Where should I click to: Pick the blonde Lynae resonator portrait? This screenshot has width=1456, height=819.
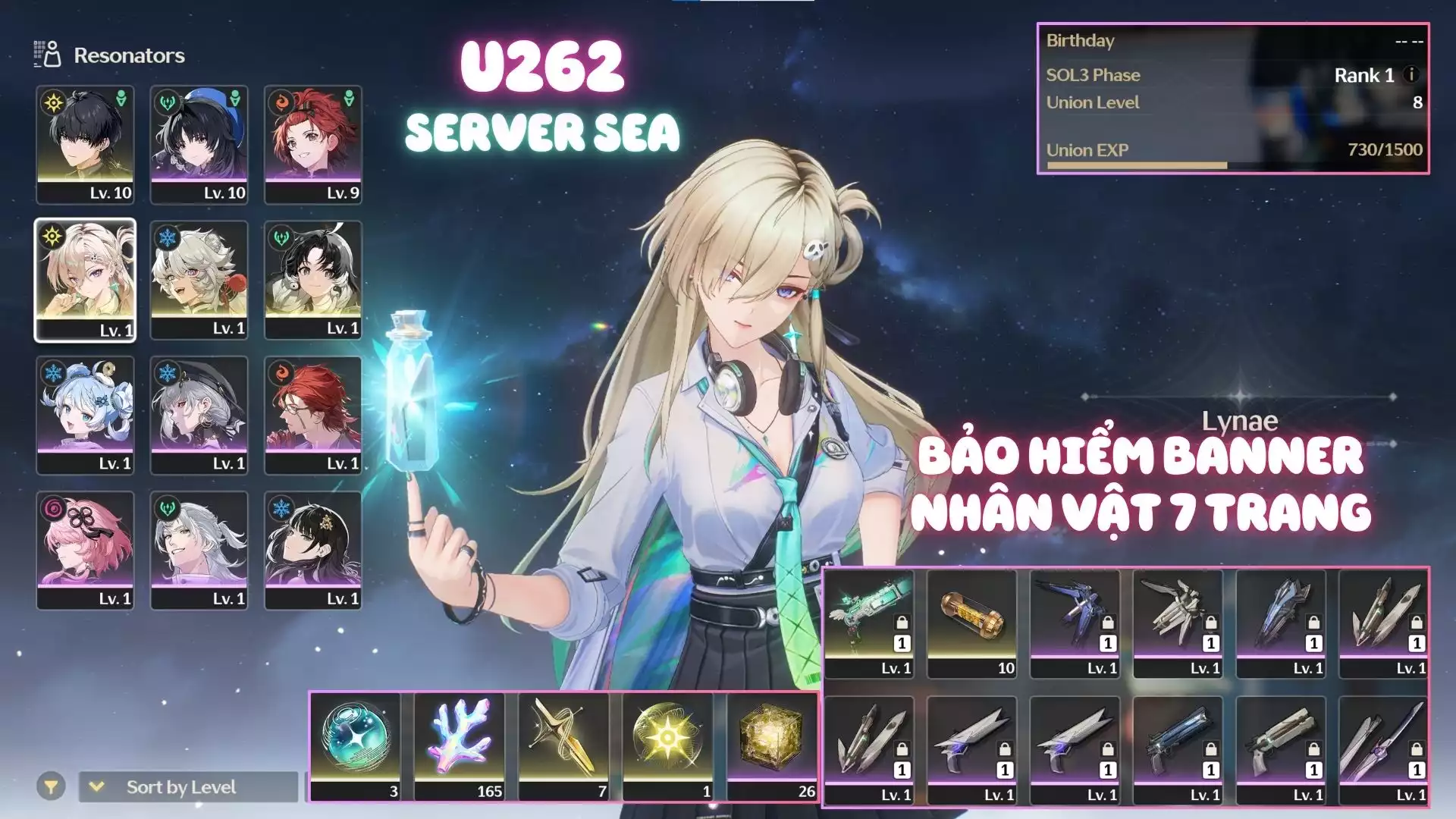[85, 279]
